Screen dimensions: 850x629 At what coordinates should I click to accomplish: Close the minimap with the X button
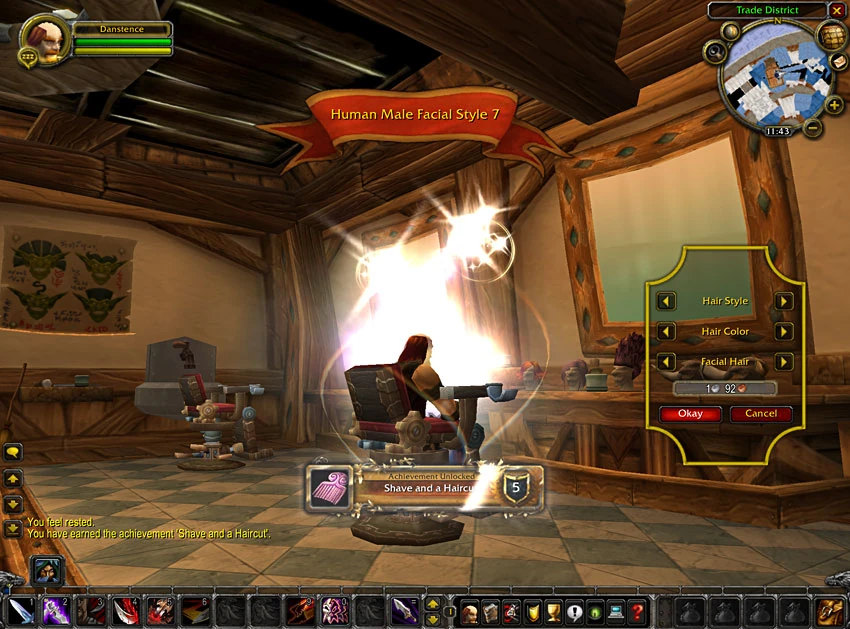[x=837, y=10]
